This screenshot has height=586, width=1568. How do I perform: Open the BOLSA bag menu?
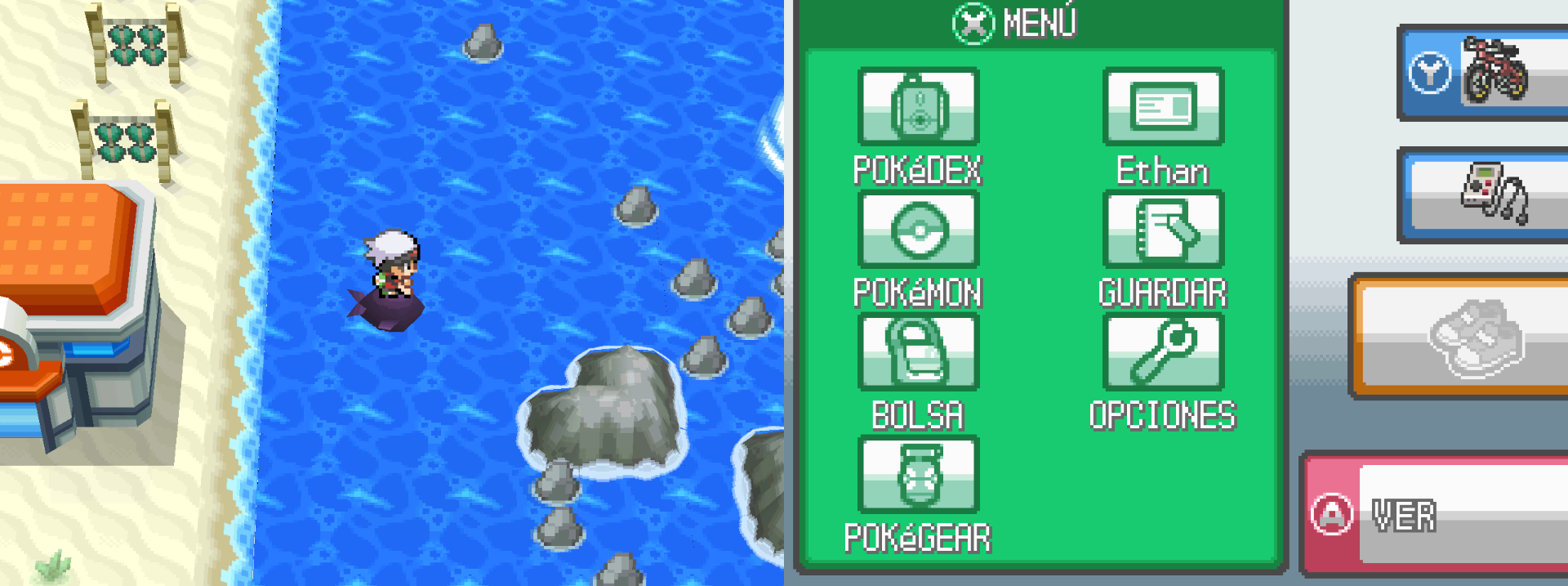pos(918,352)
